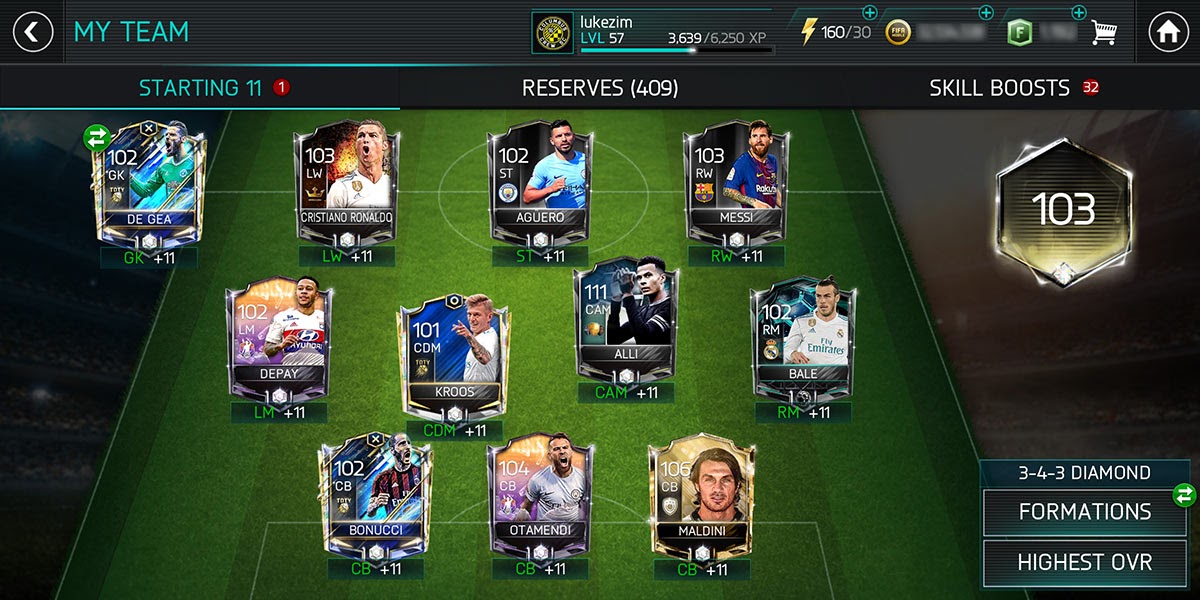The image size is (1200, 600).
Task: Switch to the Reserves tab
Action: click(600, 88)
